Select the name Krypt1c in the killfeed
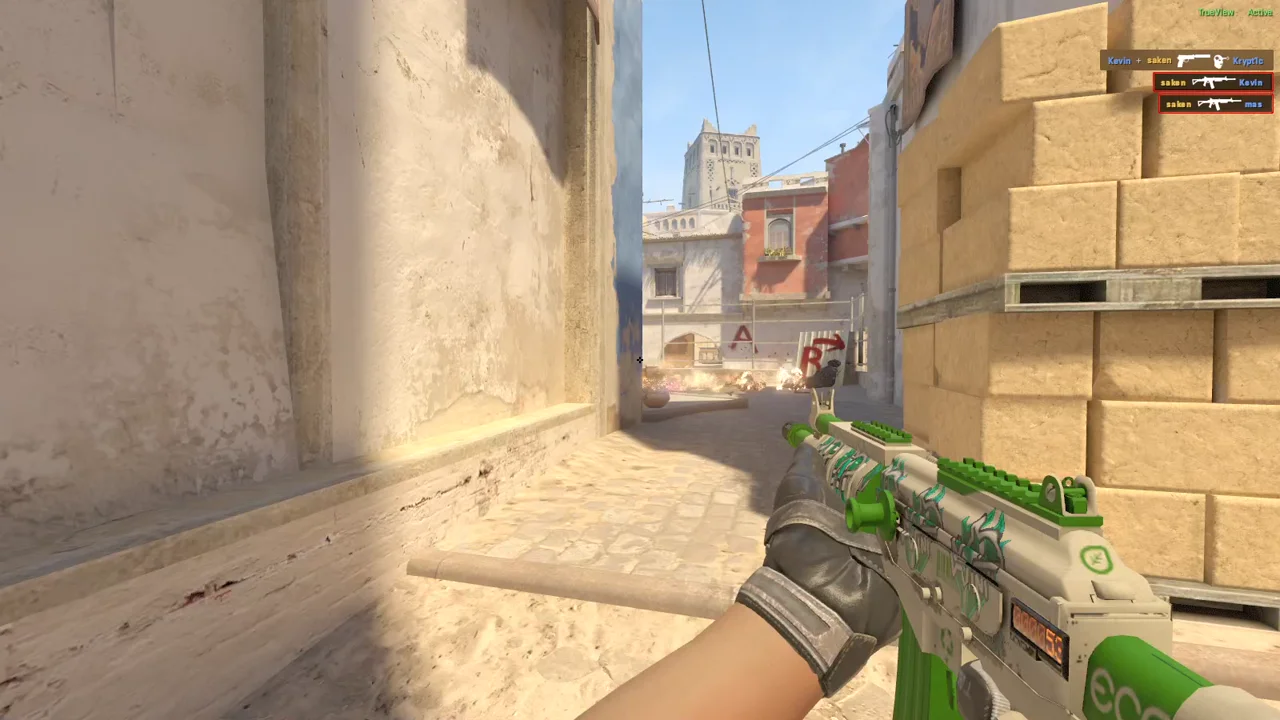Image resolution: width=1280 pixels, height=720 pixels. (1247, 61)
